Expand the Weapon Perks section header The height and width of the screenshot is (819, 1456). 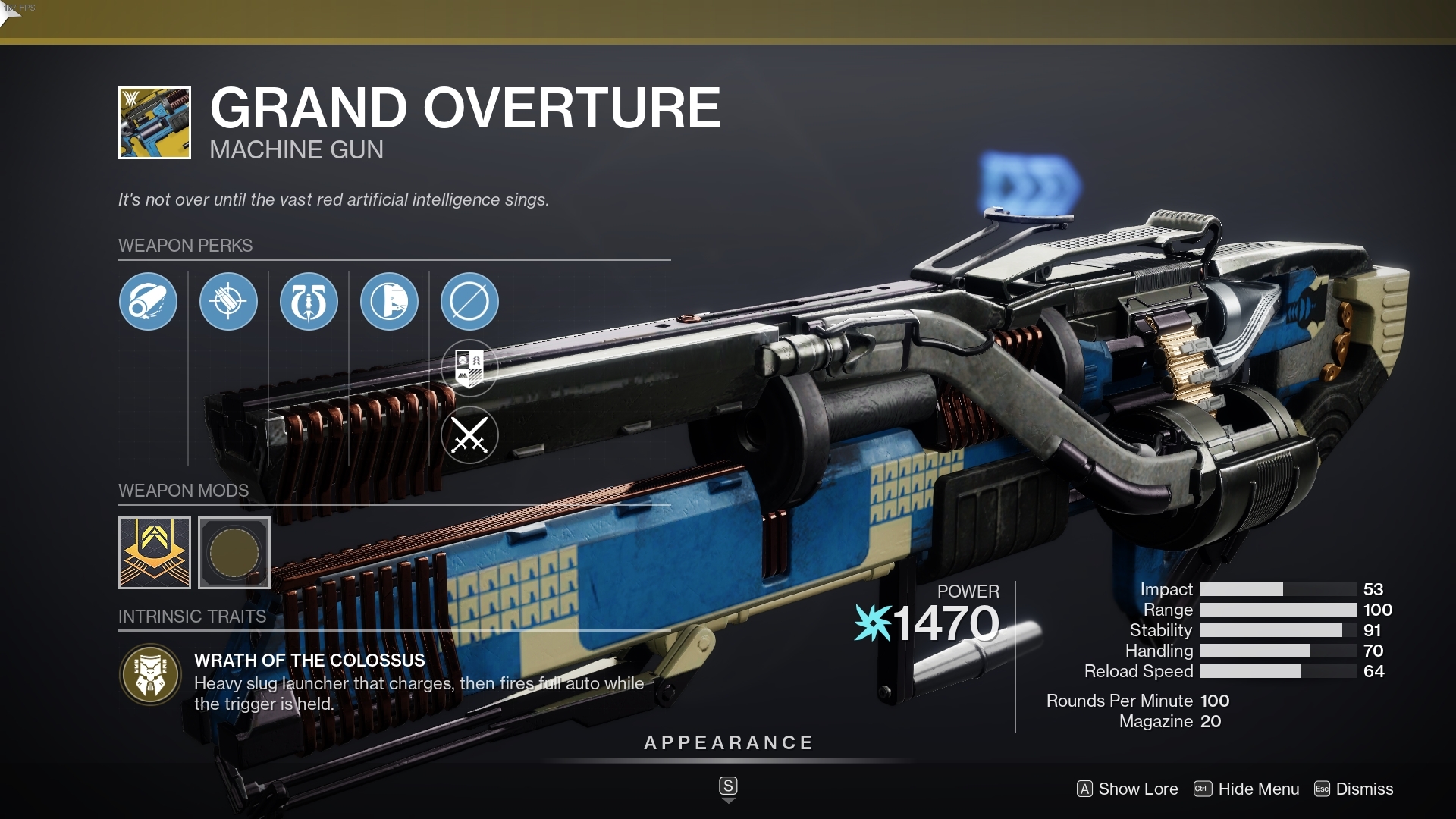click(186, 246)
